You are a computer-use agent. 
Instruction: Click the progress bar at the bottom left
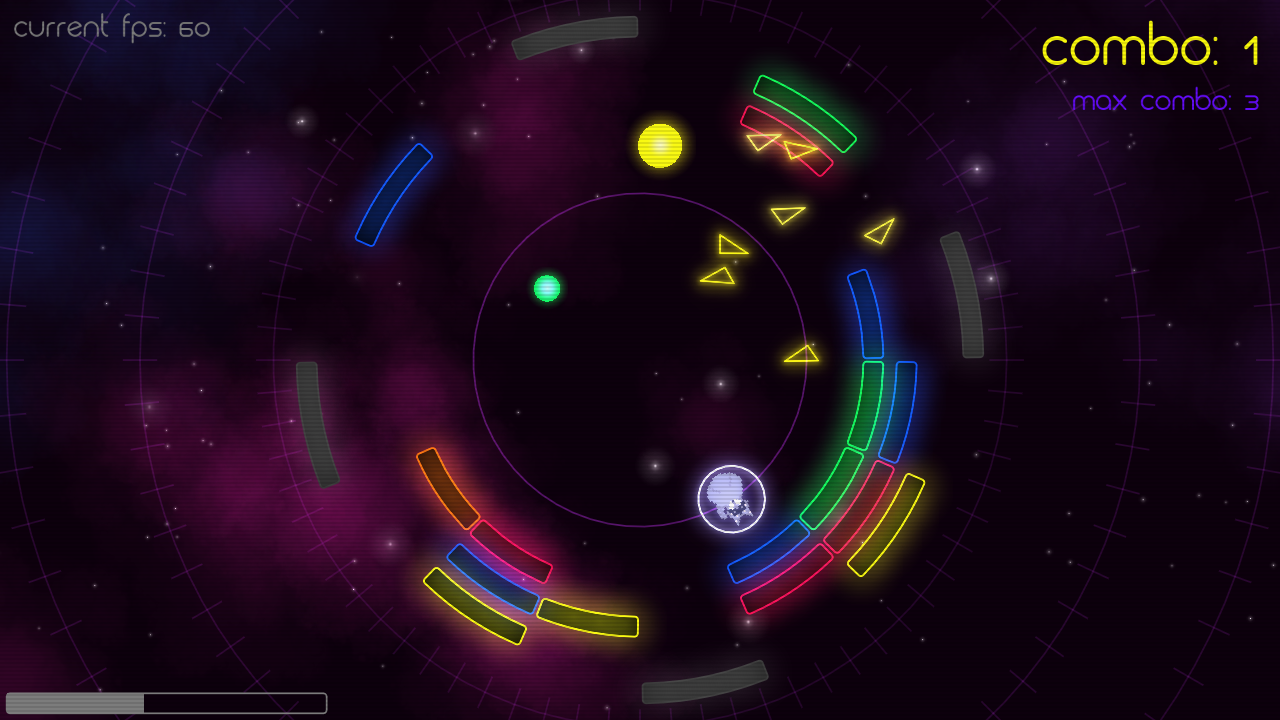(165, 700)
